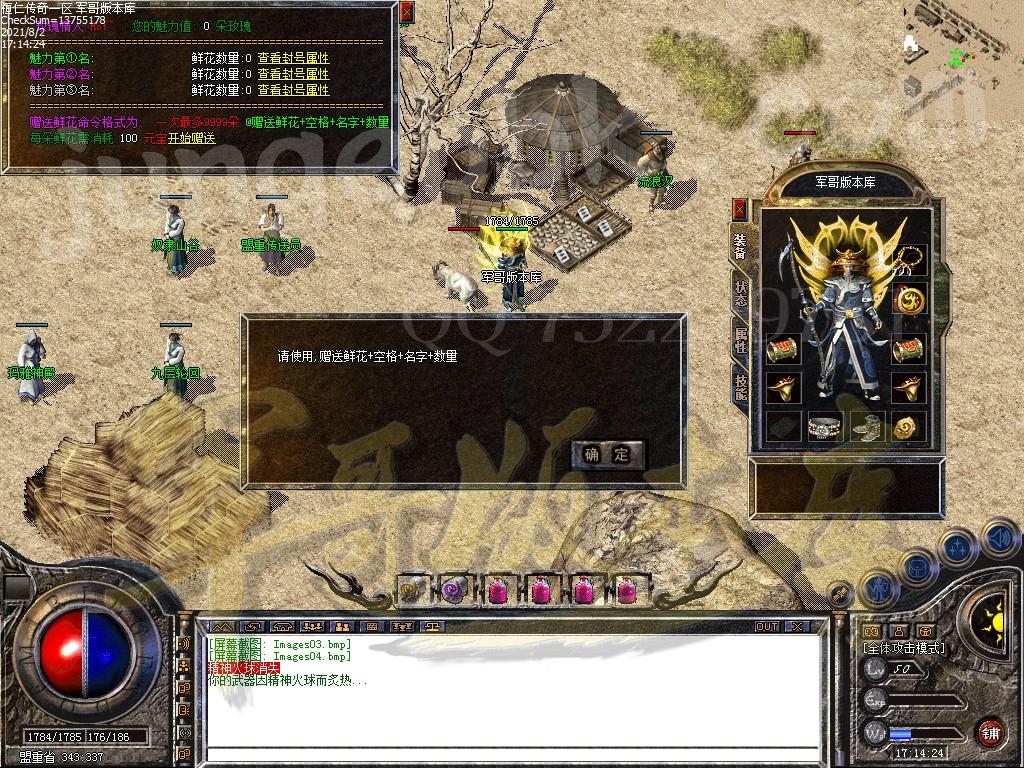Click the OUT button above chat

[766, 626]
